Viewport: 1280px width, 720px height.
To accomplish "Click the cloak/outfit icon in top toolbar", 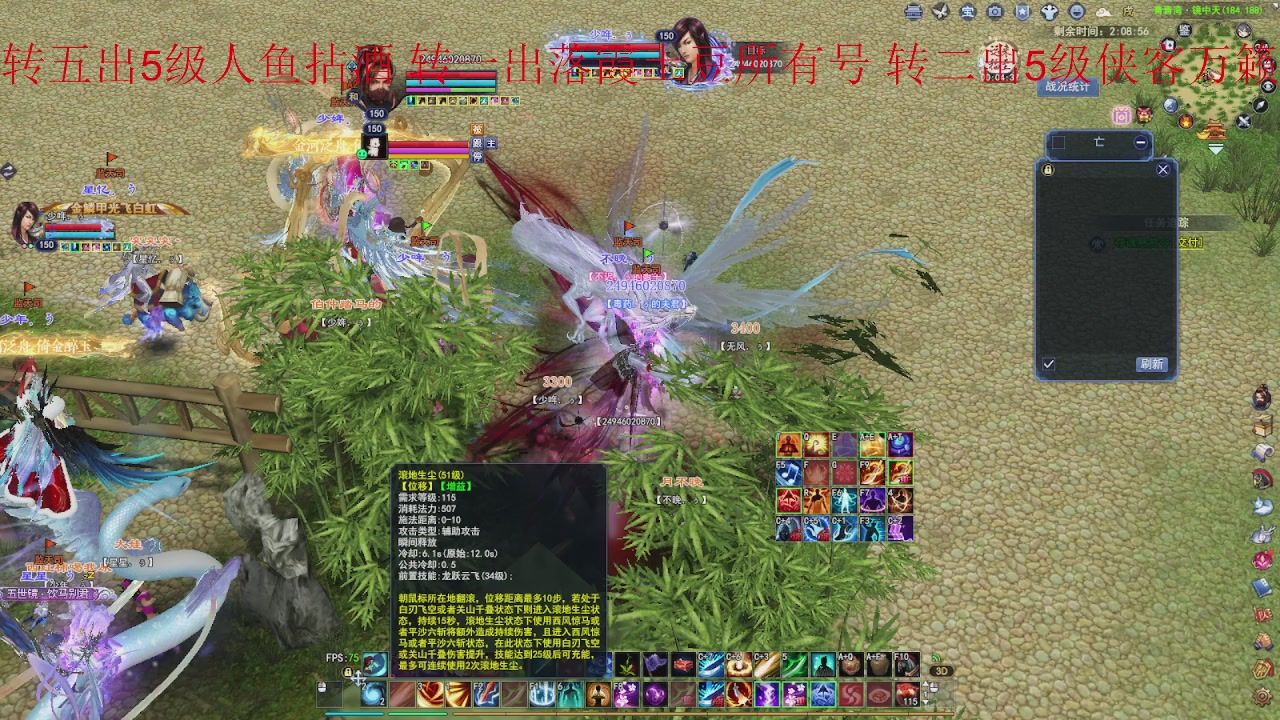I will click(1050, 14).
